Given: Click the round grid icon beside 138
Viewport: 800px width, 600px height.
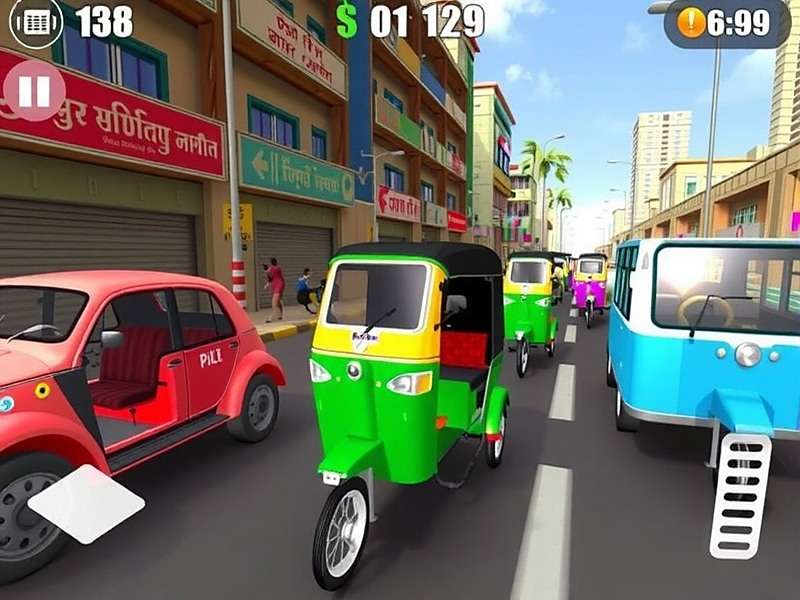Looking at the screenshot, I should pyautogui.click(x=36, y=20).
